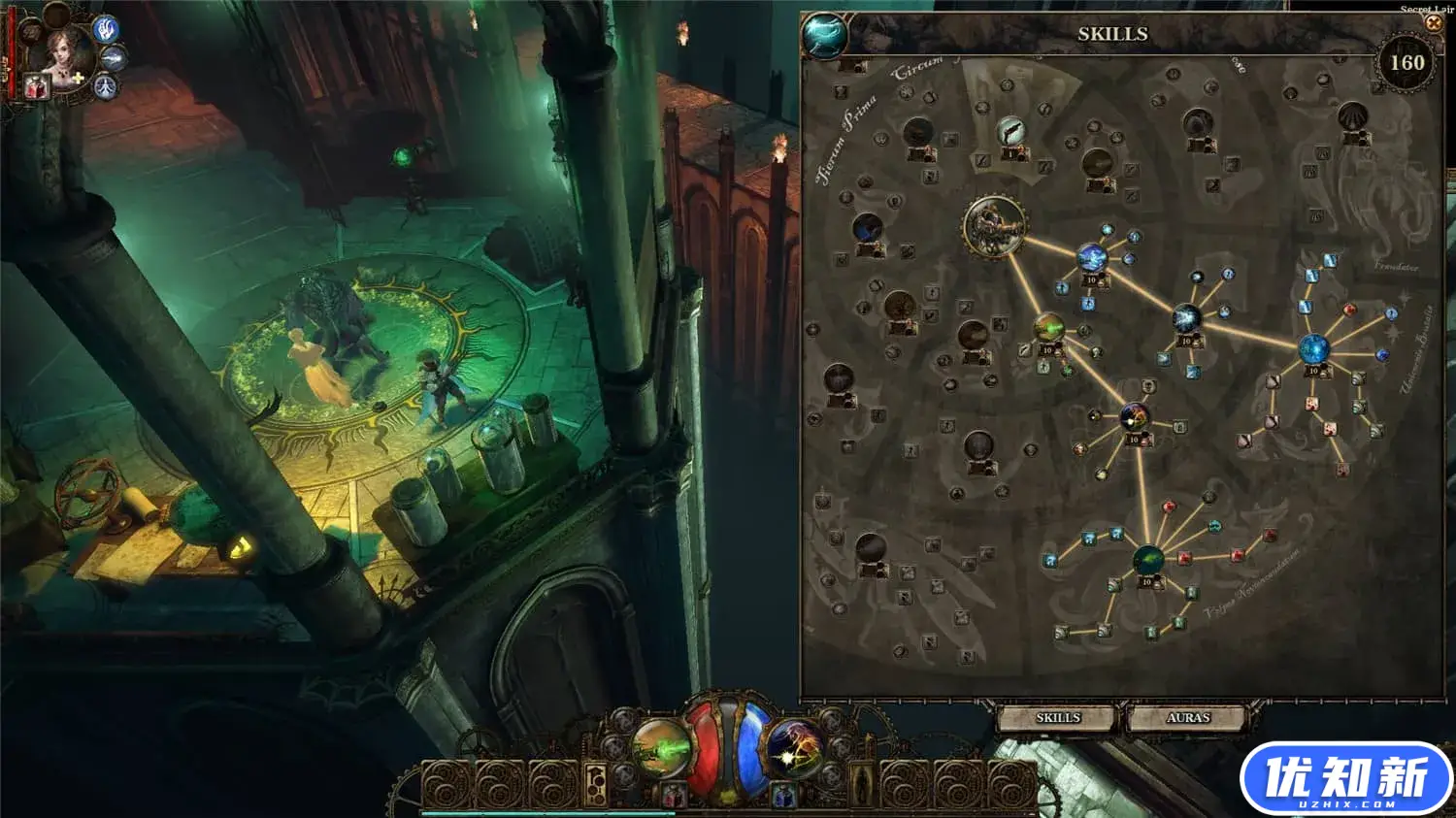This screenshot has height=818, width=1456.
Task: Activate the green beam left-hand skill
Action: tap(660, 748)
